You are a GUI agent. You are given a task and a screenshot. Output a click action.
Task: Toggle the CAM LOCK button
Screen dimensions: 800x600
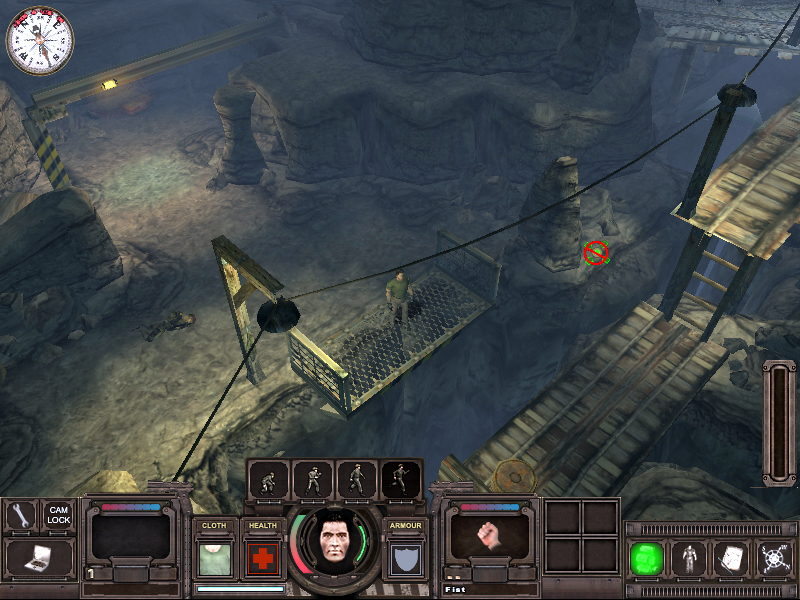tap(58, 515)
